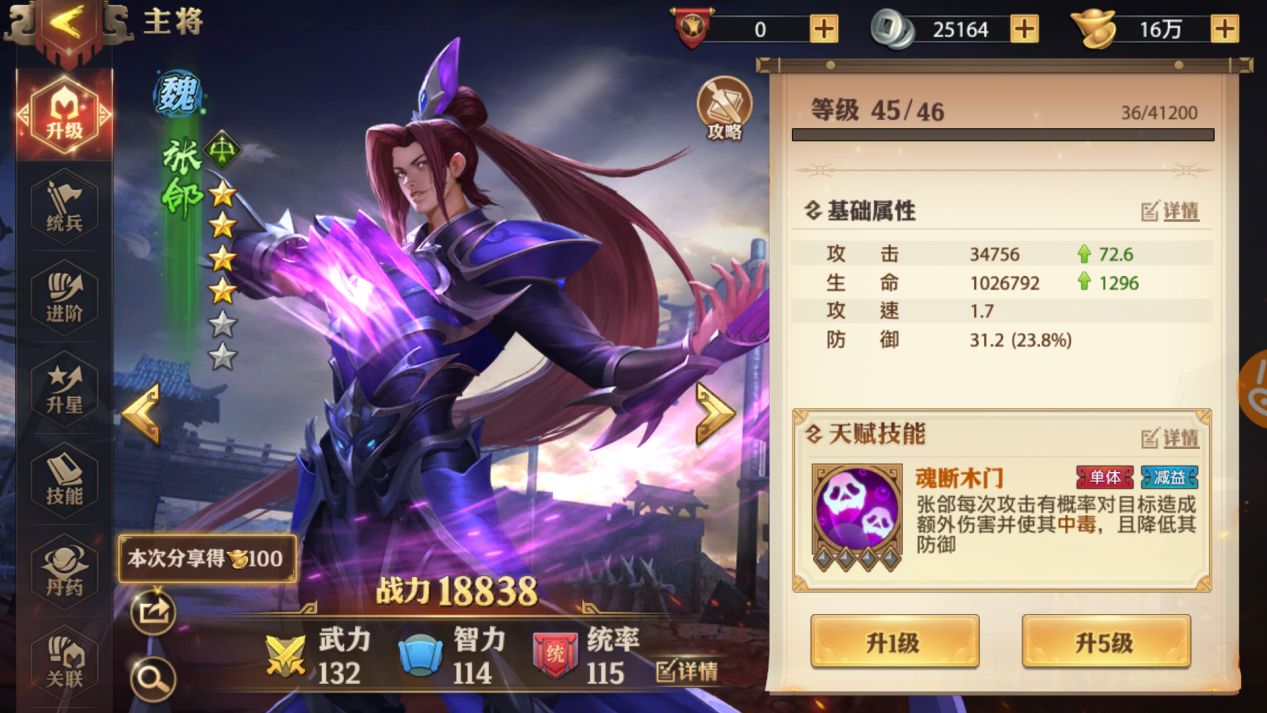Switch to the 关联 tab

coord(65,660)
